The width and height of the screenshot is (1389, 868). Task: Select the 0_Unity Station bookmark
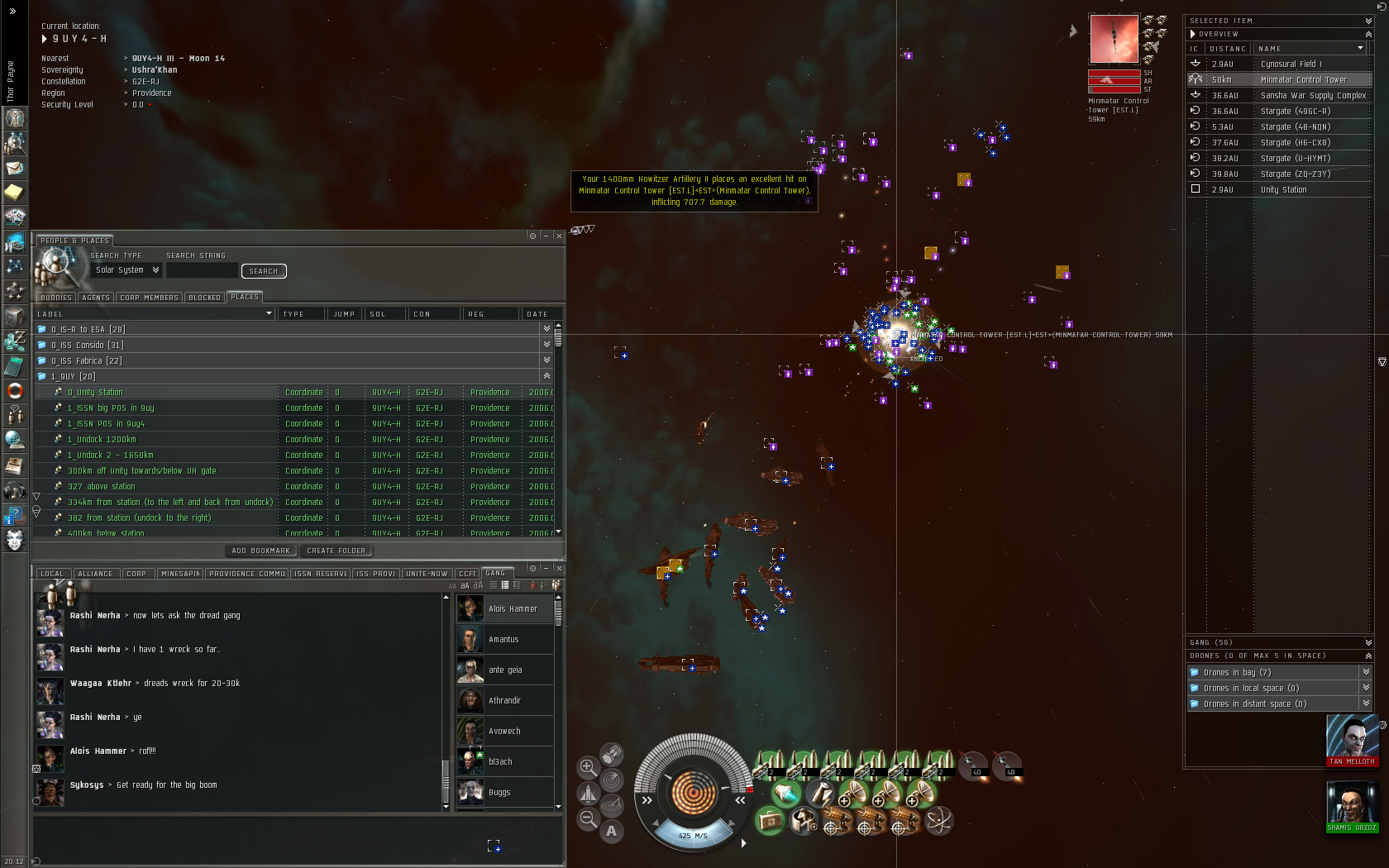(x=95, y=393)
